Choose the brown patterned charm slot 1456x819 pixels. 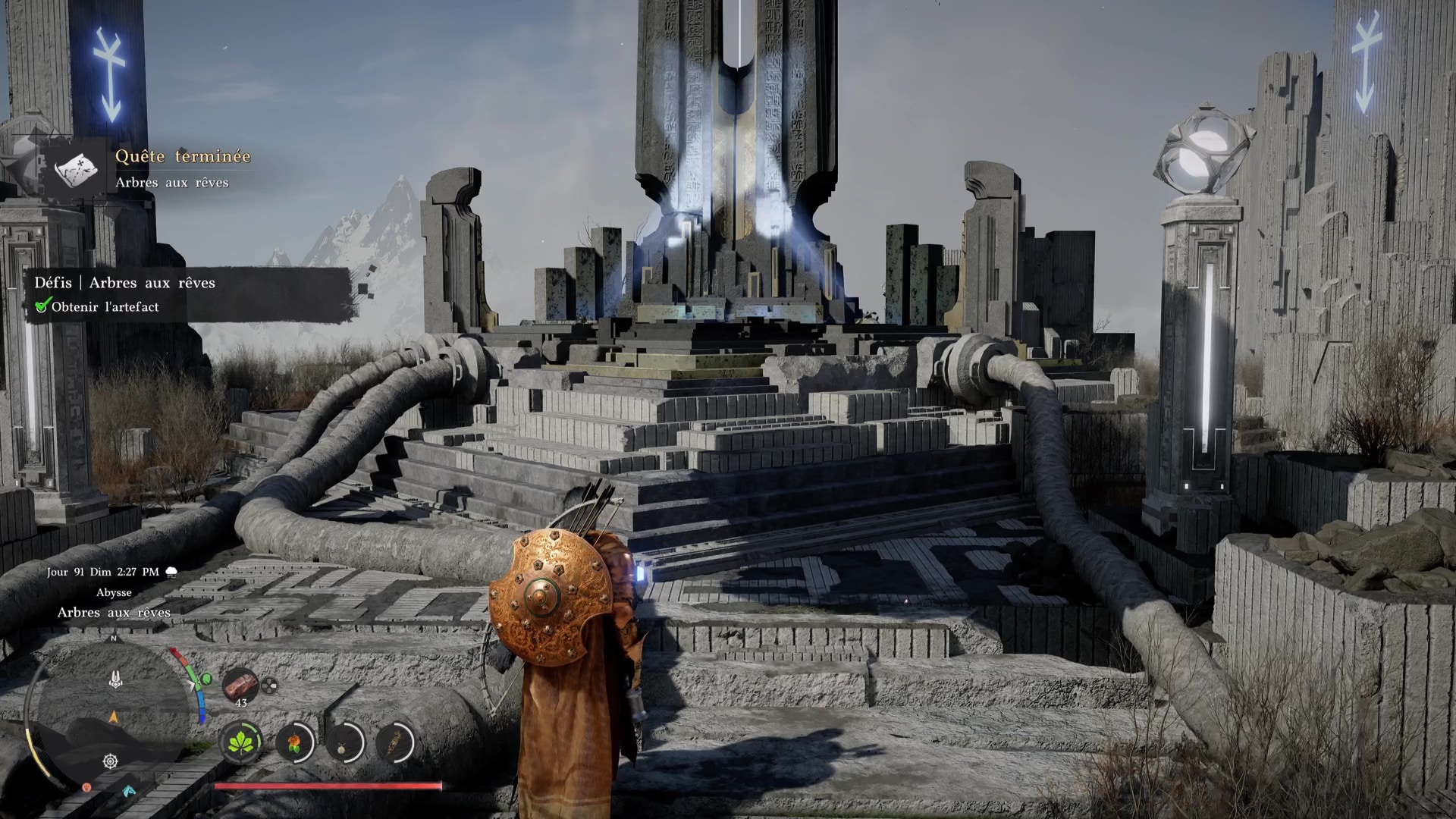click(x=393, y=742)
